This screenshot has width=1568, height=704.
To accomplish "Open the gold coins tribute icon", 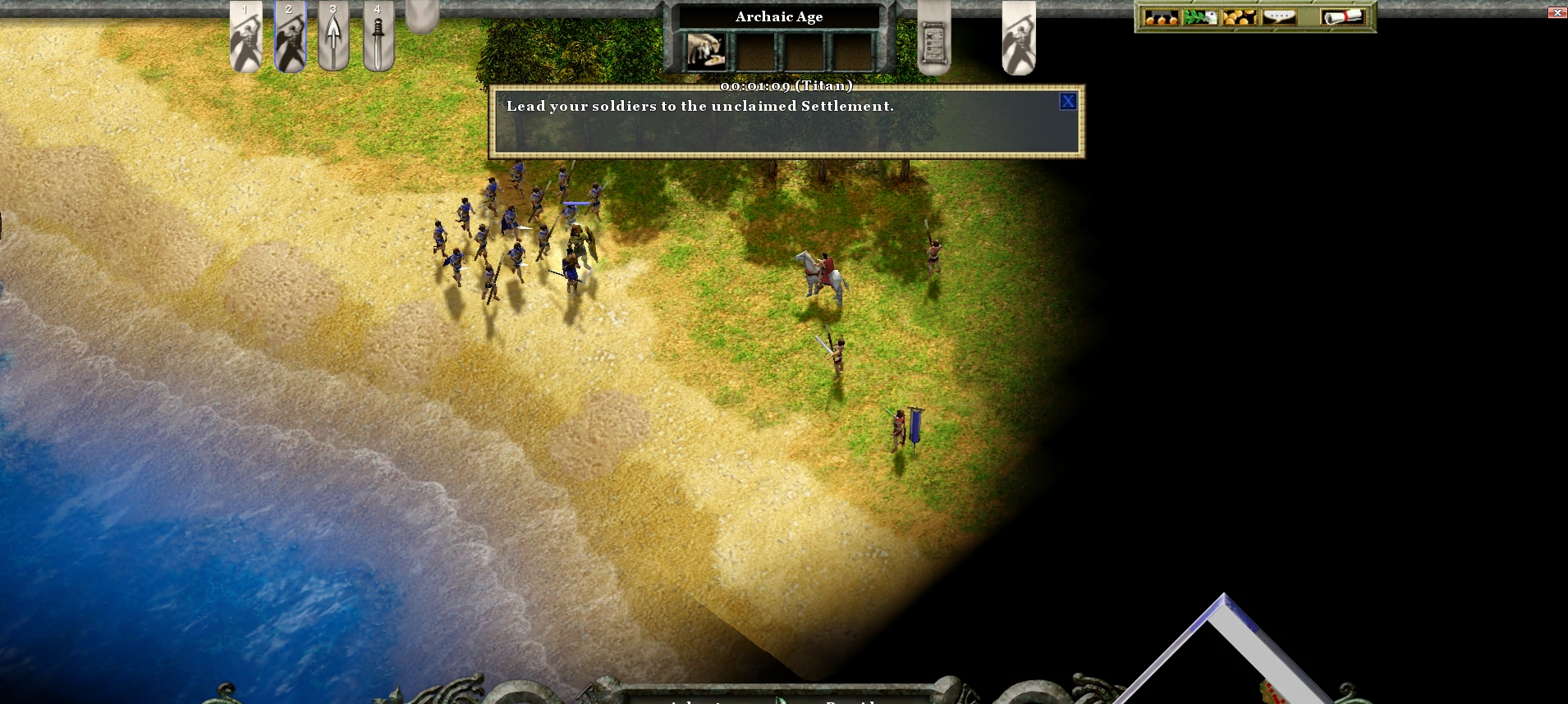I will (1240, 17).
